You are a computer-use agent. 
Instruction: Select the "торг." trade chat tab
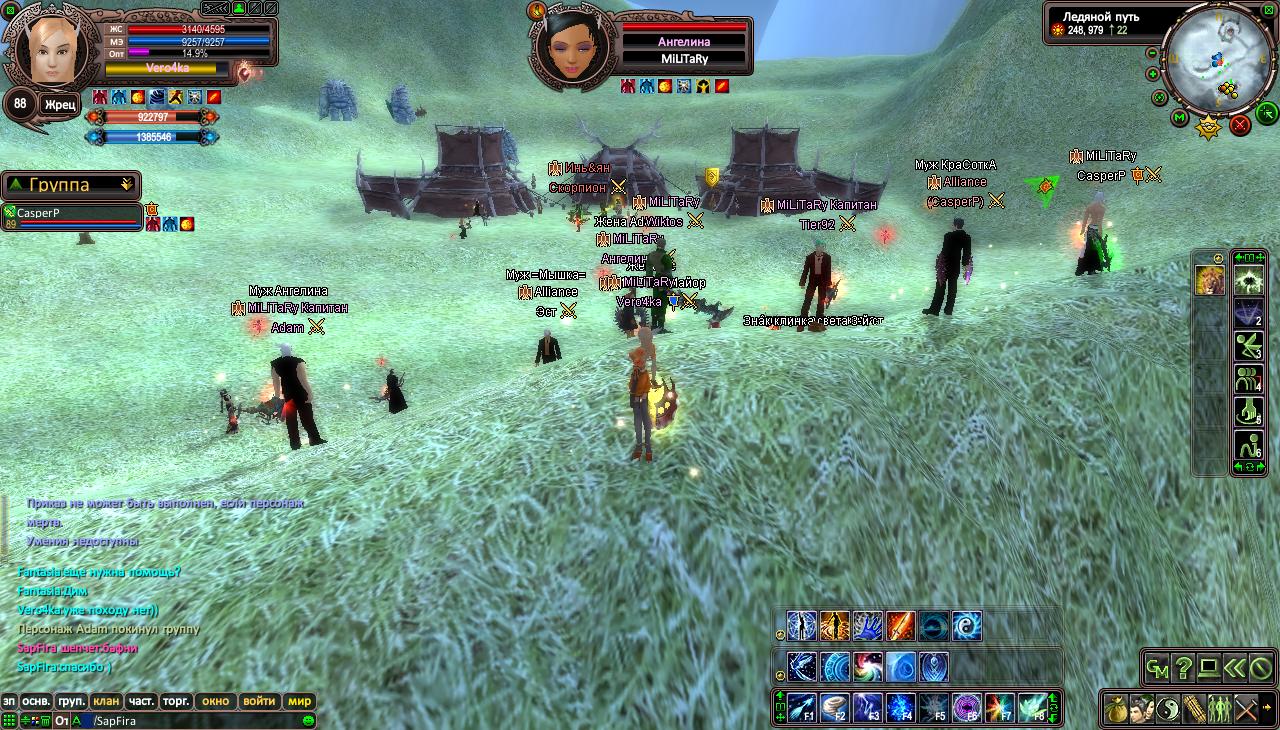tap(177, 701)
